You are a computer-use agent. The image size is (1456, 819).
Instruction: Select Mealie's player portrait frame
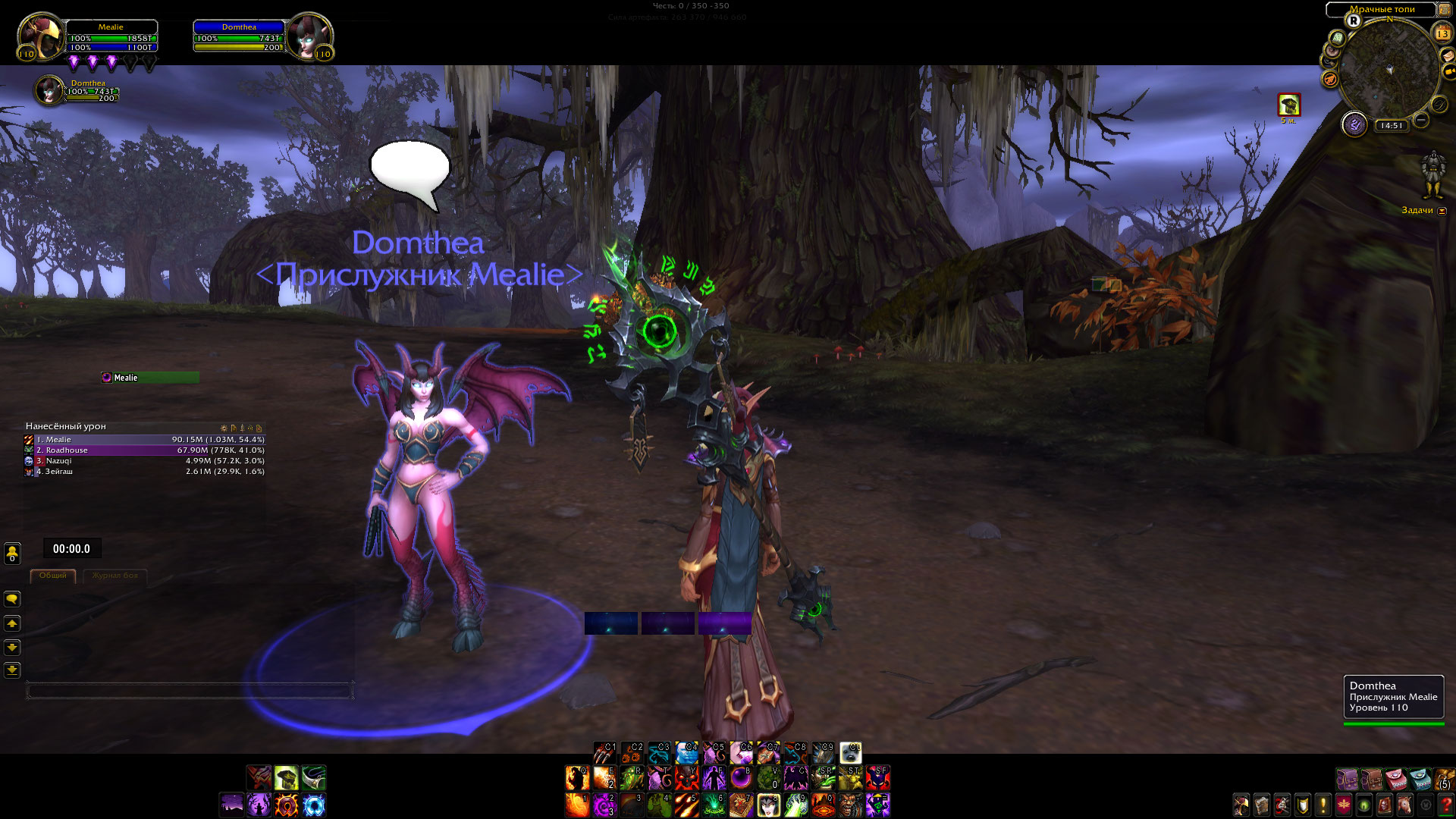point(40,36)
